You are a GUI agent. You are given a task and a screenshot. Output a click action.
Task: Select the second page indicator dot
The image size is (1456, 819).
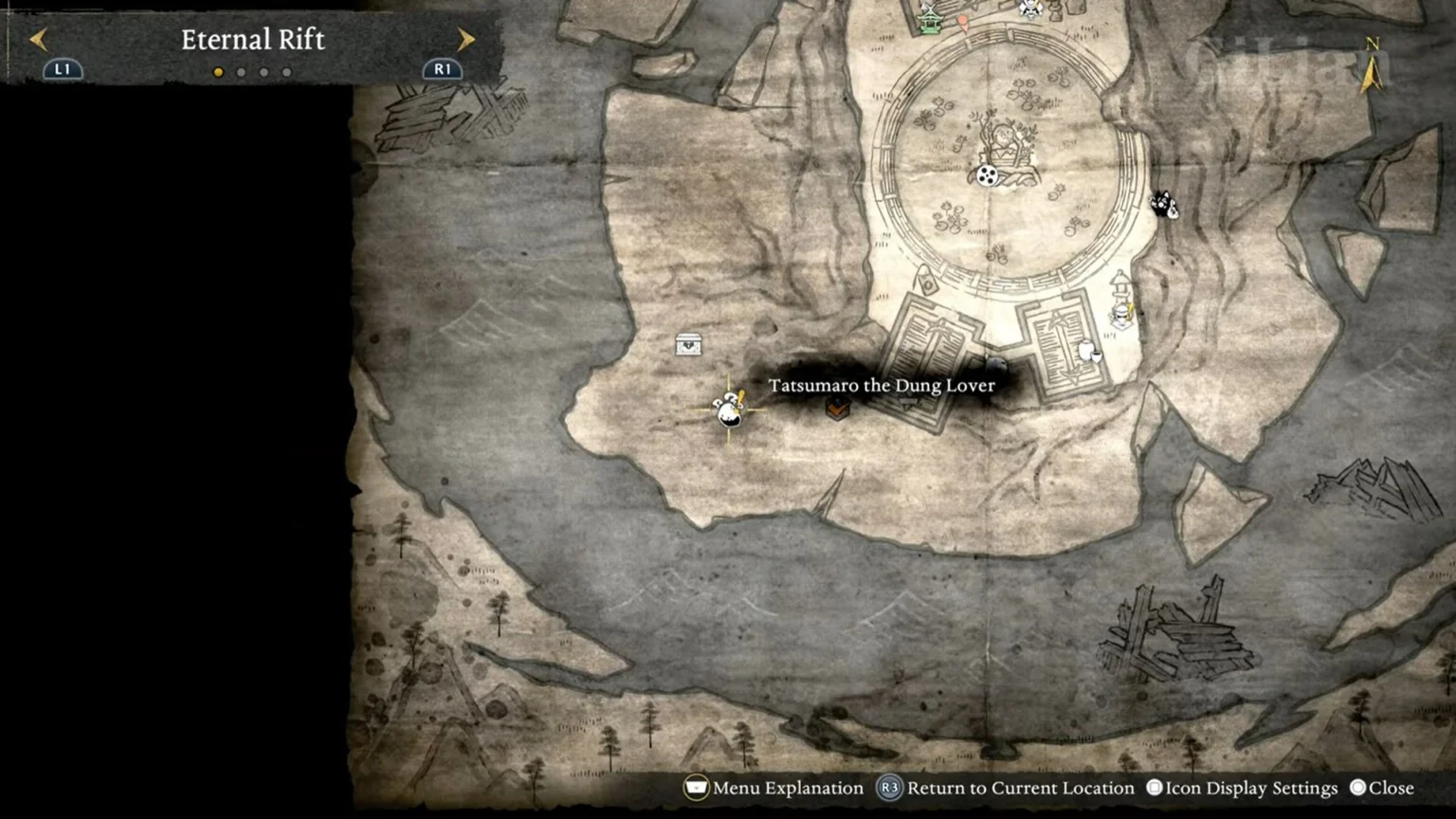pyautogui.click(x=241, y=71)
